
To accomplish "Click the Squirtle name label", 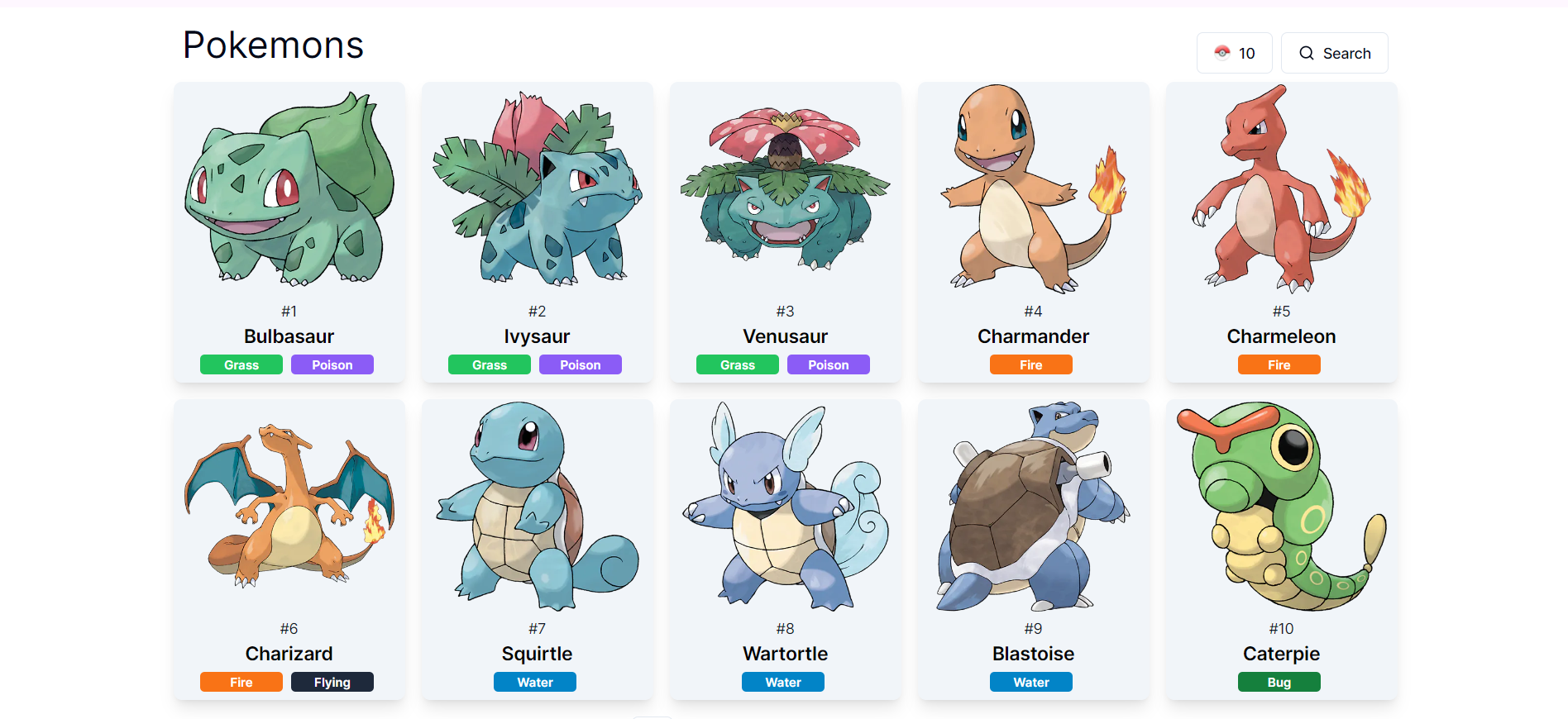I will click(x=536, y=653).
